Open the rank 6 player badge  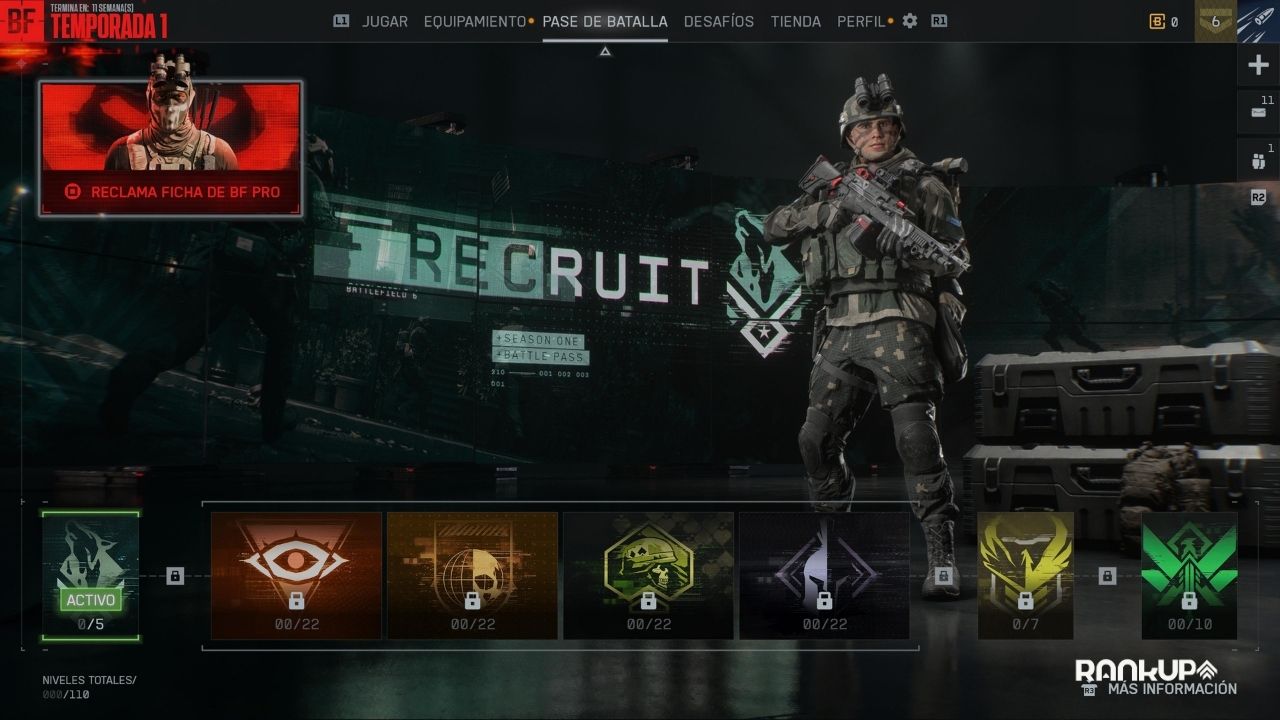pyautogui.click(x=1215, y=21)
